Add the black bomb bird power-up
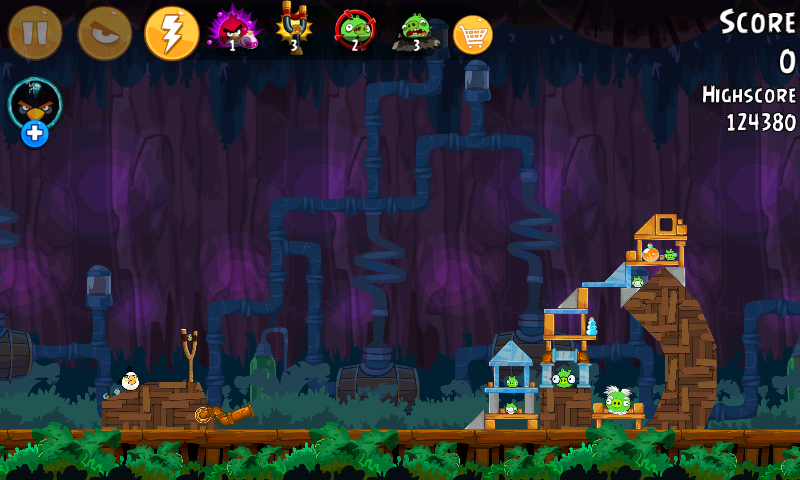800x480 pixels. click(x=35, y=111)
